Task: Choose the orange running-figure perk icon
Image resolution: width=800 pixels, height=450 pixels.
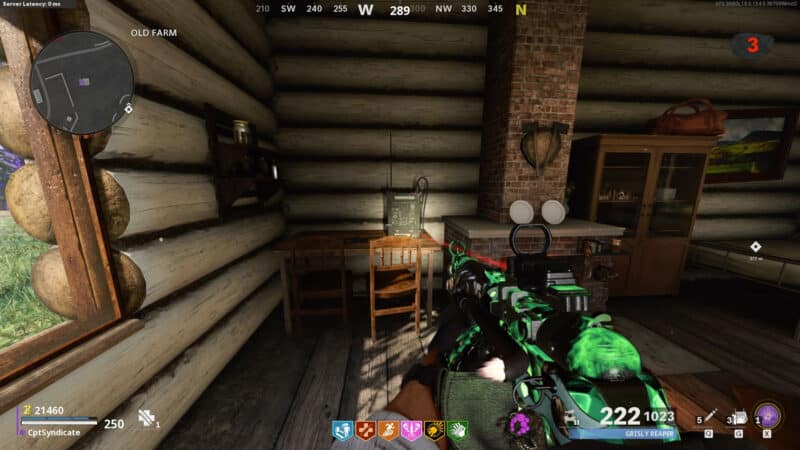Action: point(389,432)
